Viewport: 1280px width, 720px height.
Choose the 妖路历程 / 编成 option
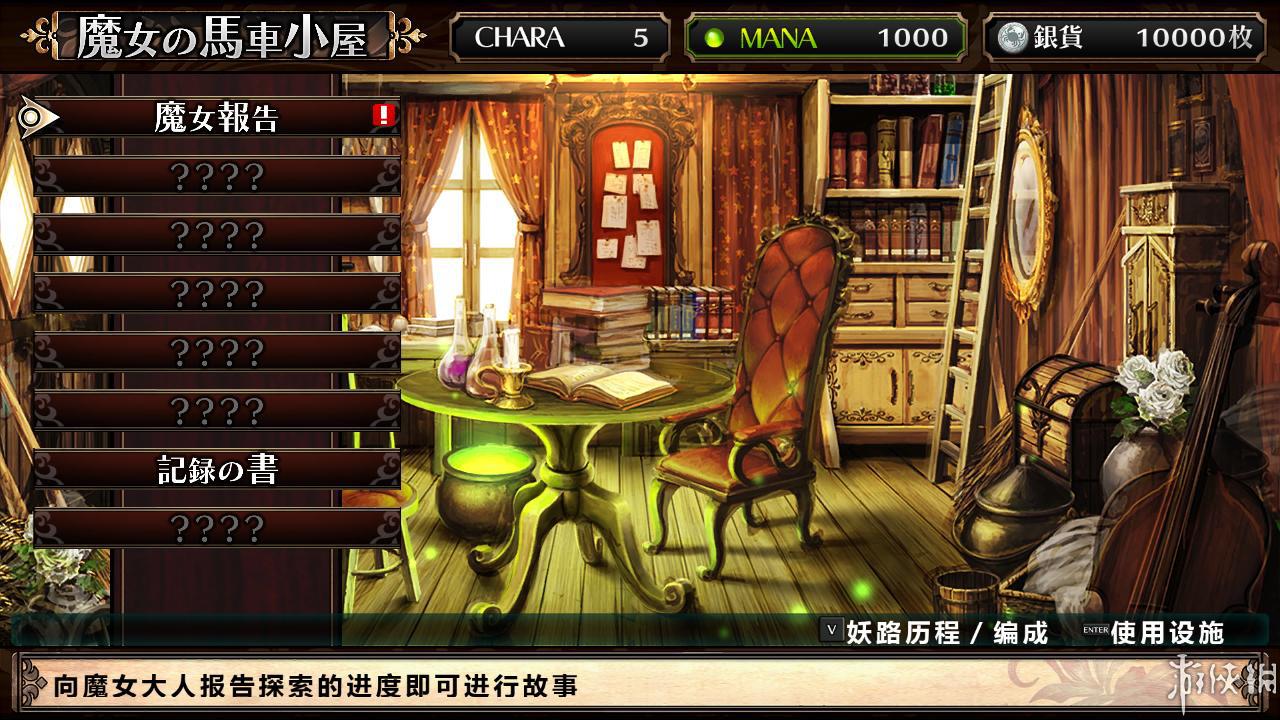(x=945, y=632)
